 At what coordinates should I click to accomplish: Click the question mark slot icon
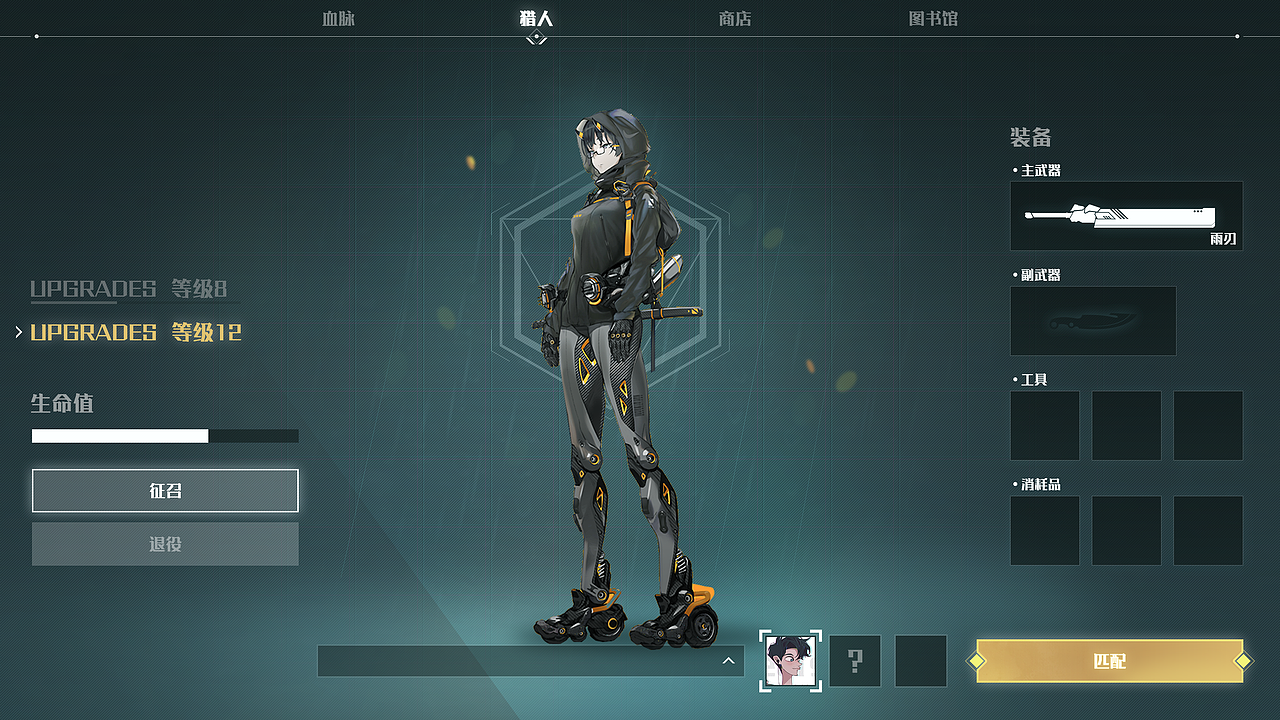[855, 660]
